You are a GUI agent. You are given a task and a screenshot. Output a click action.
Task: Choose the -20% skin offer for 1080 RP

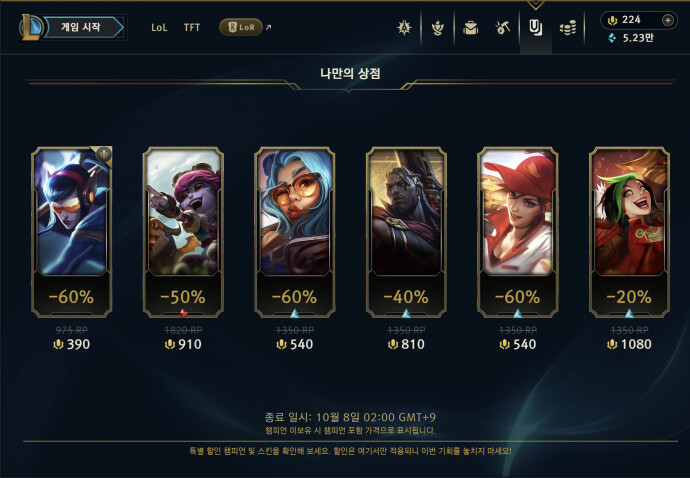coord(629,212)
